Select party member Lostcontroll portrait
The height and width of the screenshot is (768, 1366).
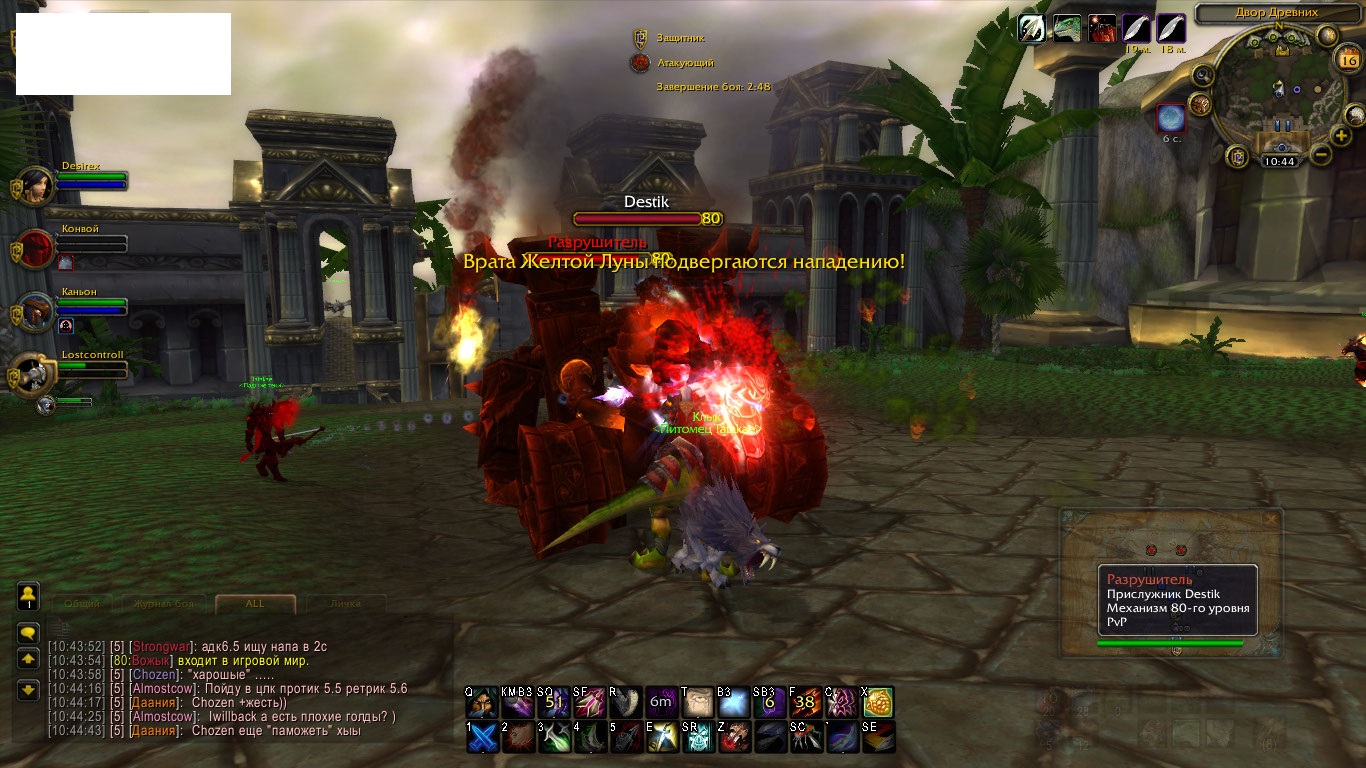pos(35,372)
